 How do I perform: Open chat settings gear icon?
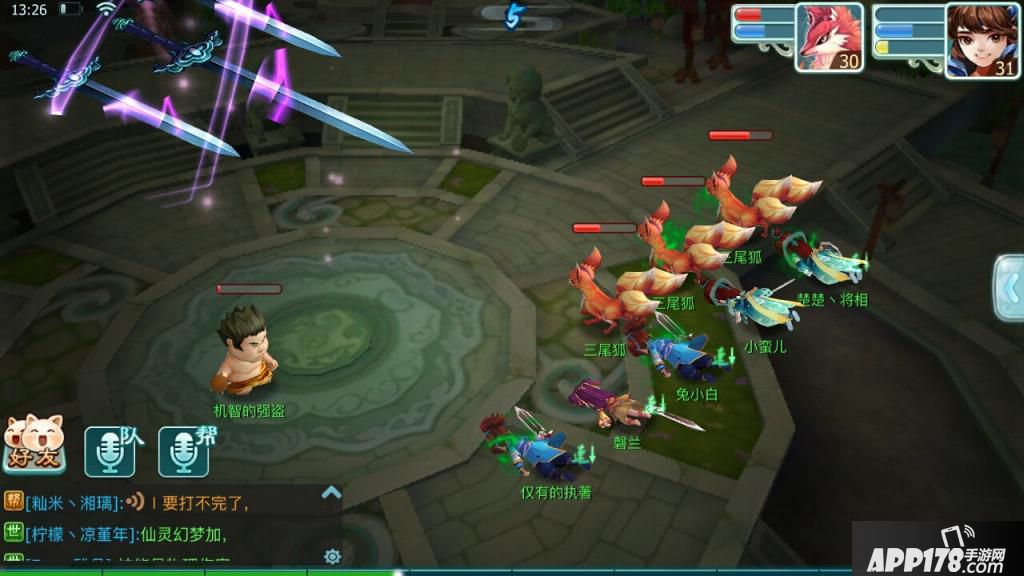[x=333, y=556]
